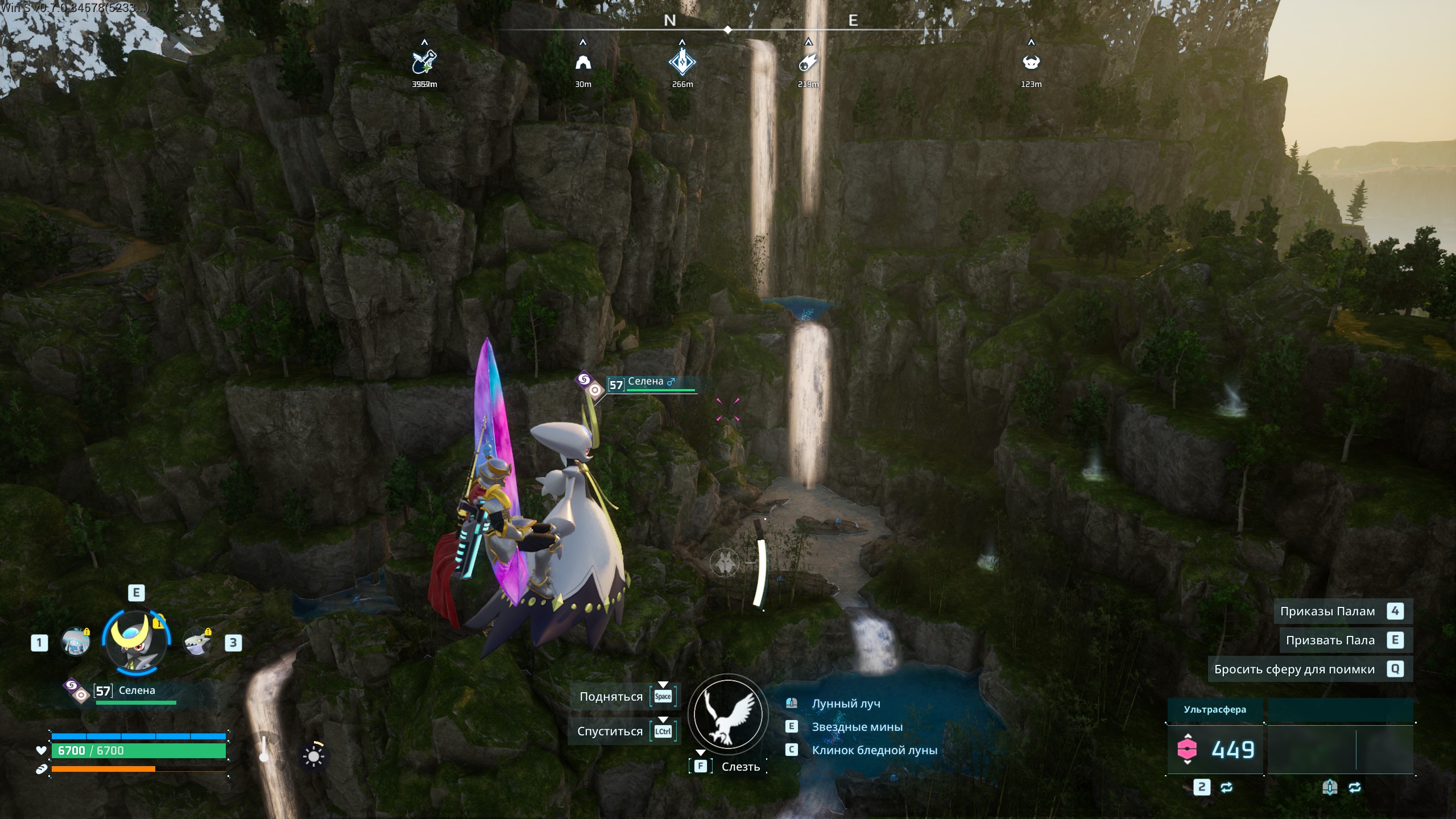Select the Selena pal portrait in party

click(x=136, y=641)
